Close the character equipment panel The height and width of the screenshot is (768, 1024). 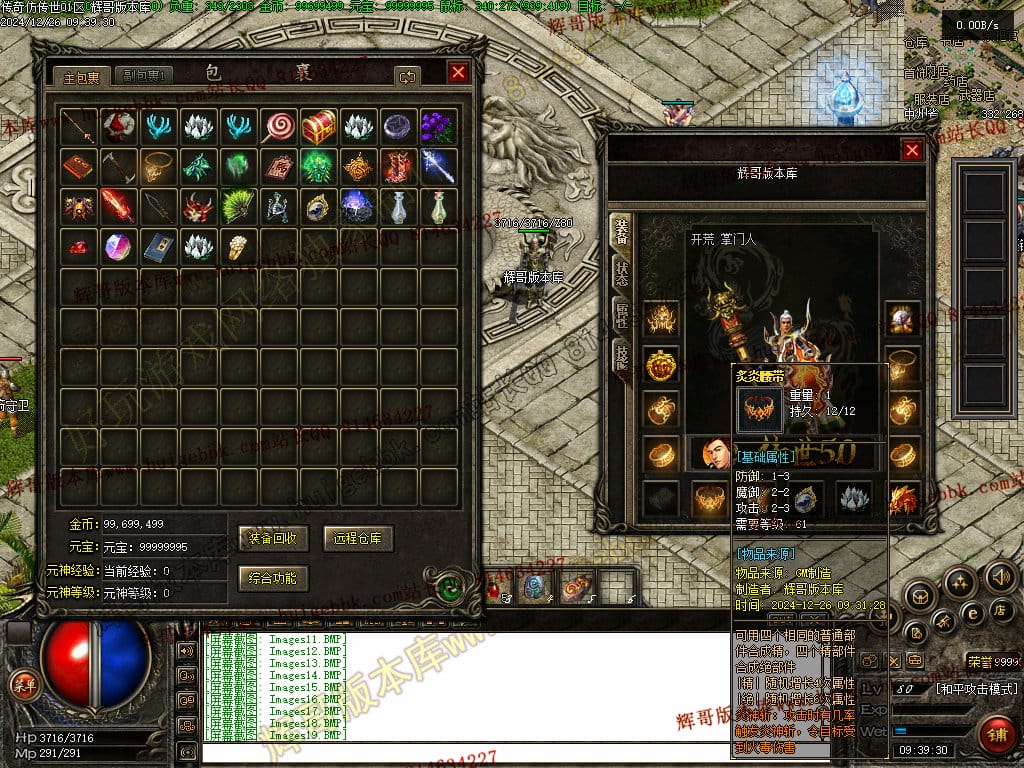912,150
